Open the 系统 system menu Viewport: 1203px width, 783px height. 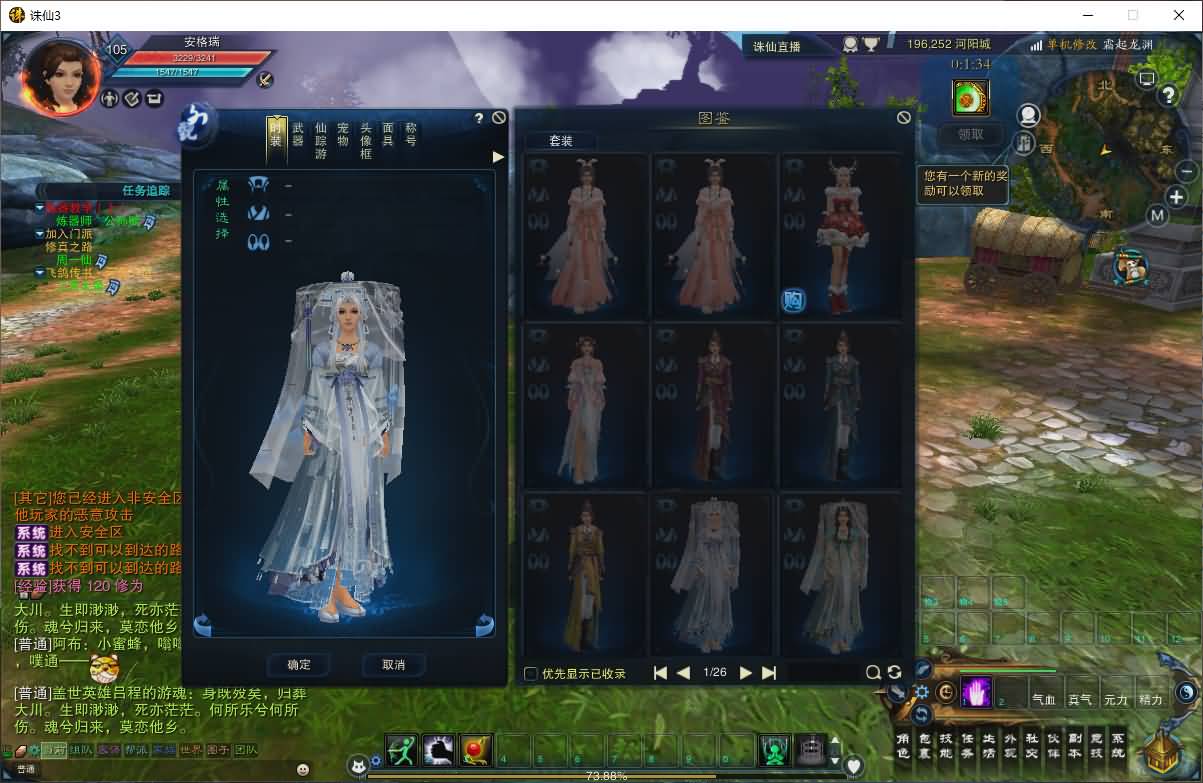1118,745
